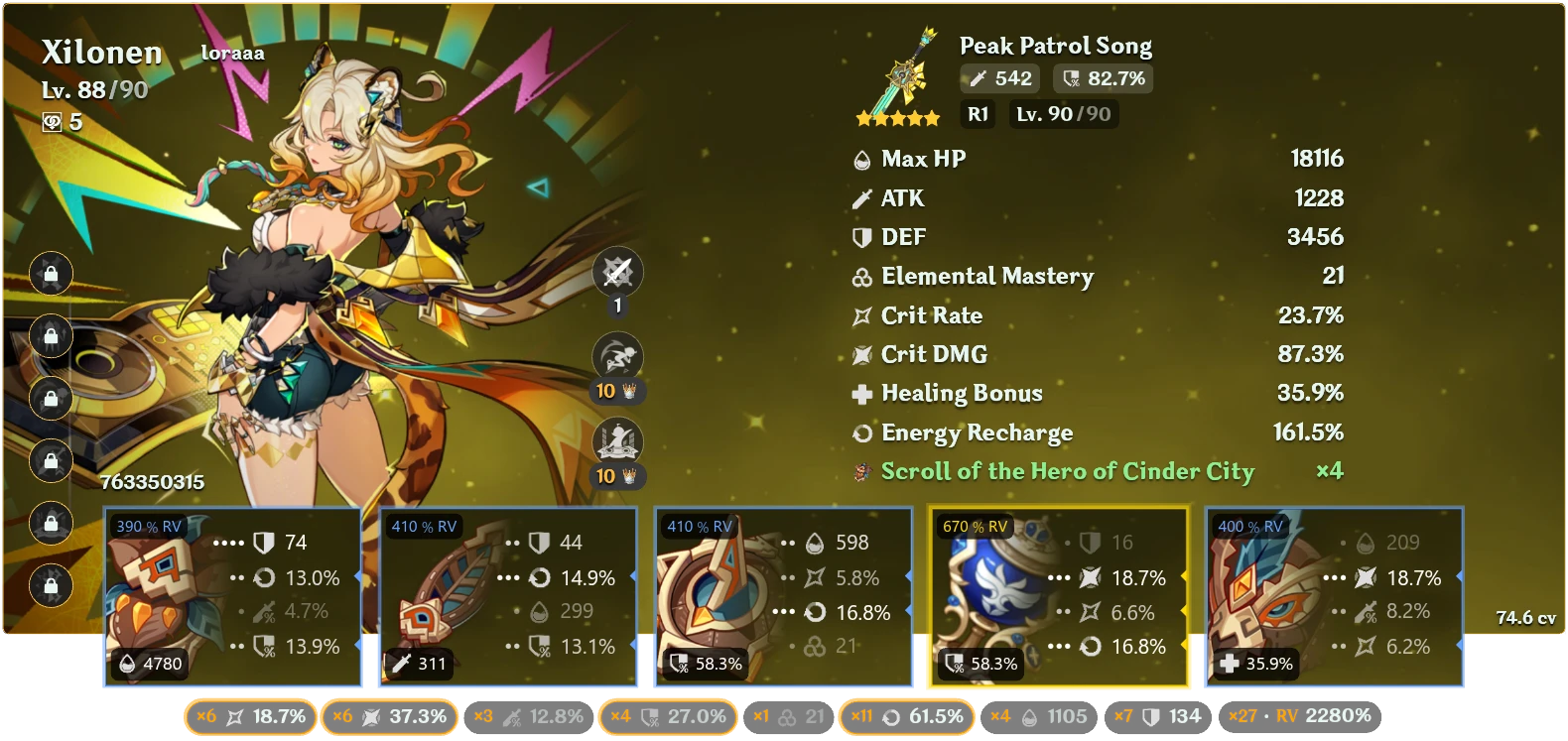This screenshot has height=741, width=1568.
Task: Unlock the bottom padlock in the left sidebar
Action: tap(51, 585)
